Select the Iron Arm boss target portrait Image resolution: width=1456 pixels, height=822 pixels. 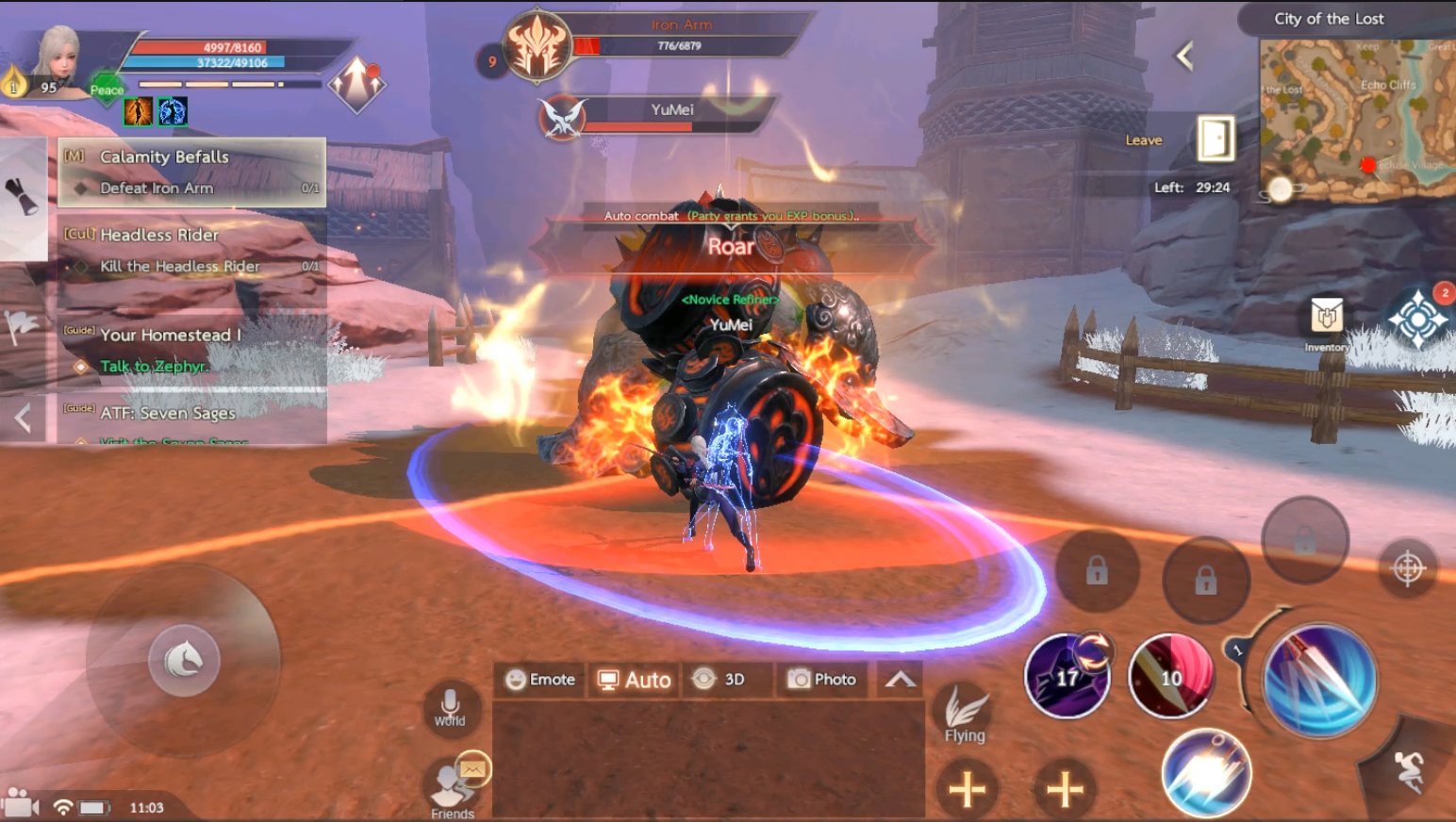(x=538, y=45)
